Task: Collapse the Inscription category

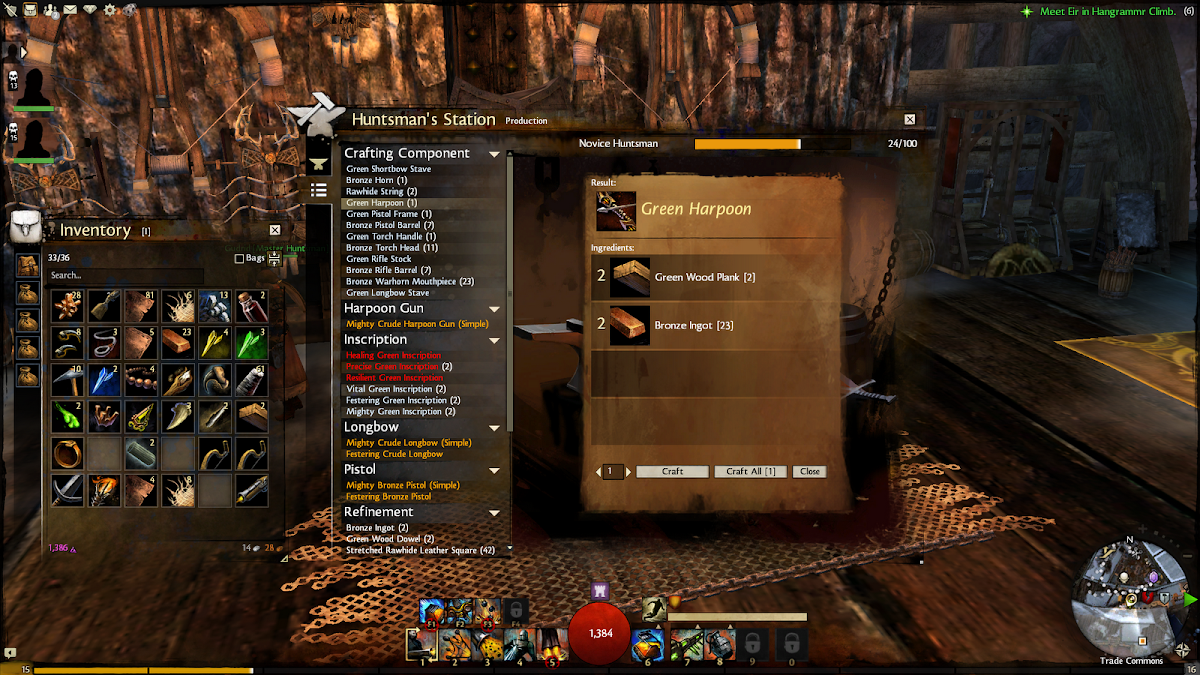Action: tap(494, 340)
